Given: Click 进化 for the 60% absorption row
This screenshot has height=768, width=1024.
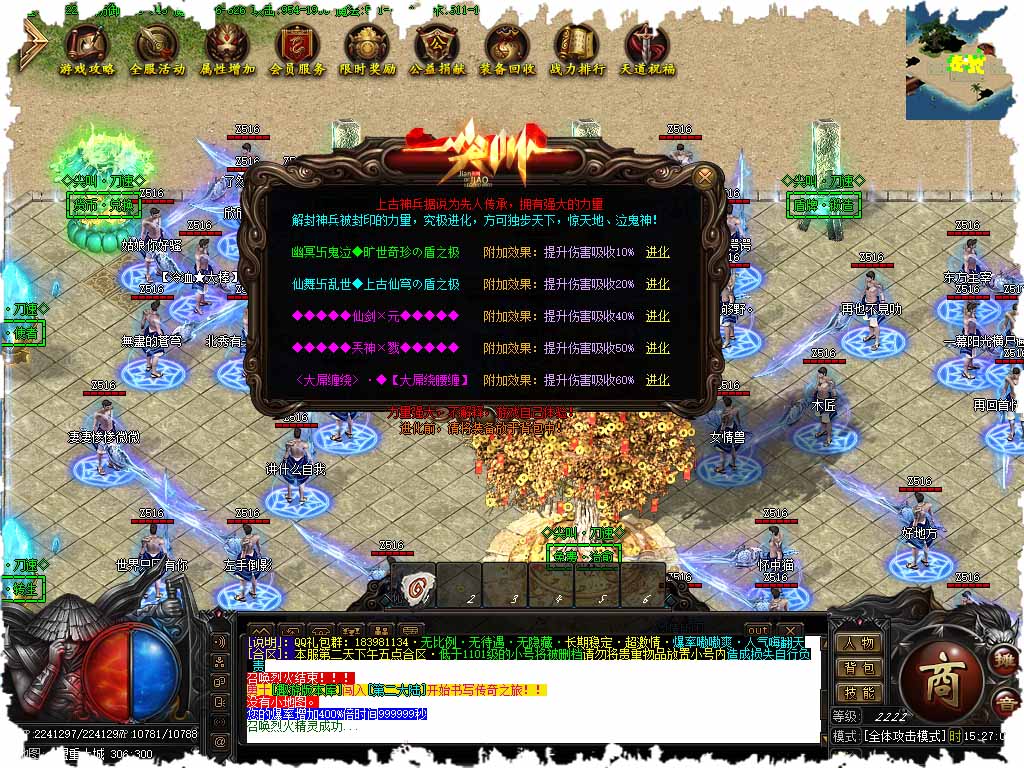Looking at the screenshot, I should [x=657, y=380].
